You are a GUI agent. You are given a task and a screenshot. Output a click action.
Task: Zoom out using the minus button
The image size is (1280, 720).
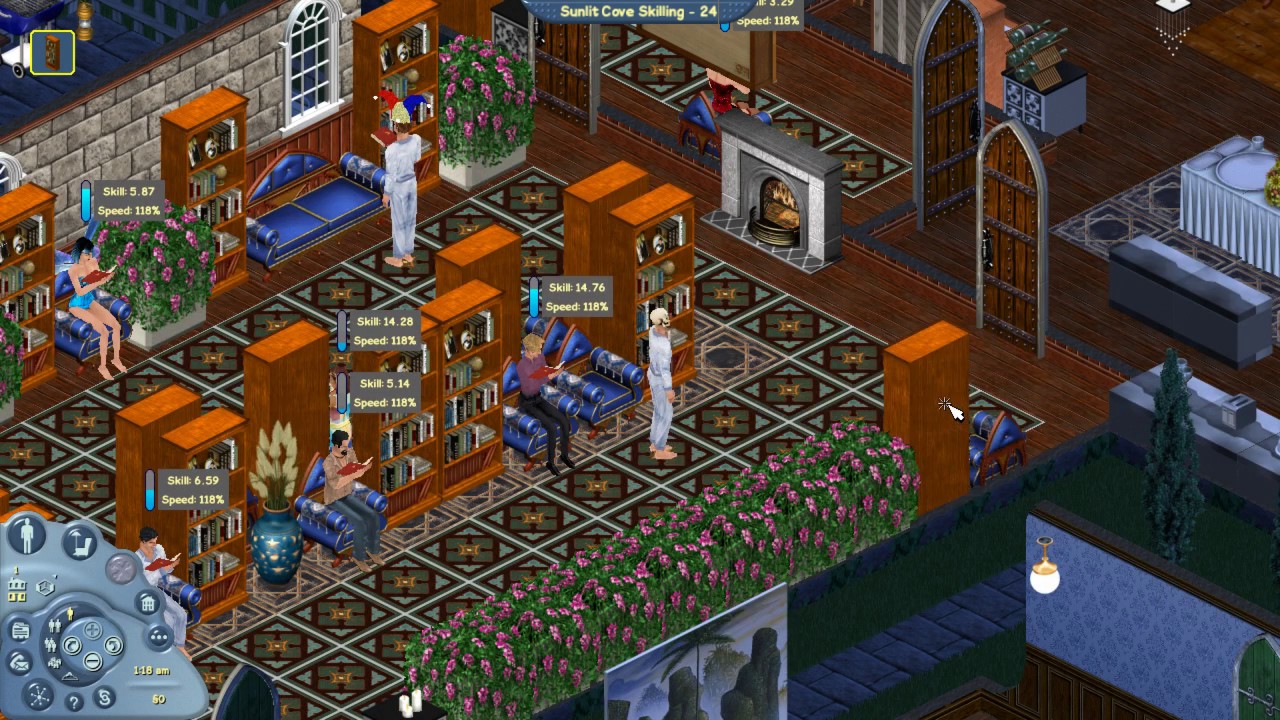[91, 659]
